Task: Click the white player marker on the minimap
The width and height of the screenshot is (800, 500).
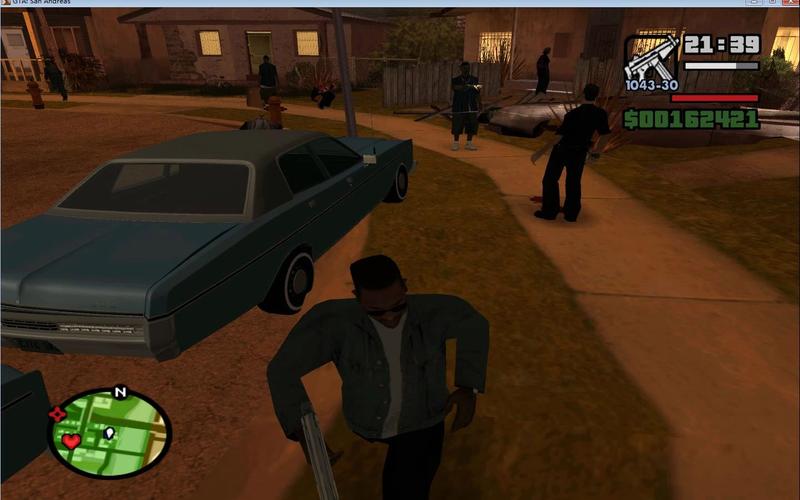Action: click(109, 434)
